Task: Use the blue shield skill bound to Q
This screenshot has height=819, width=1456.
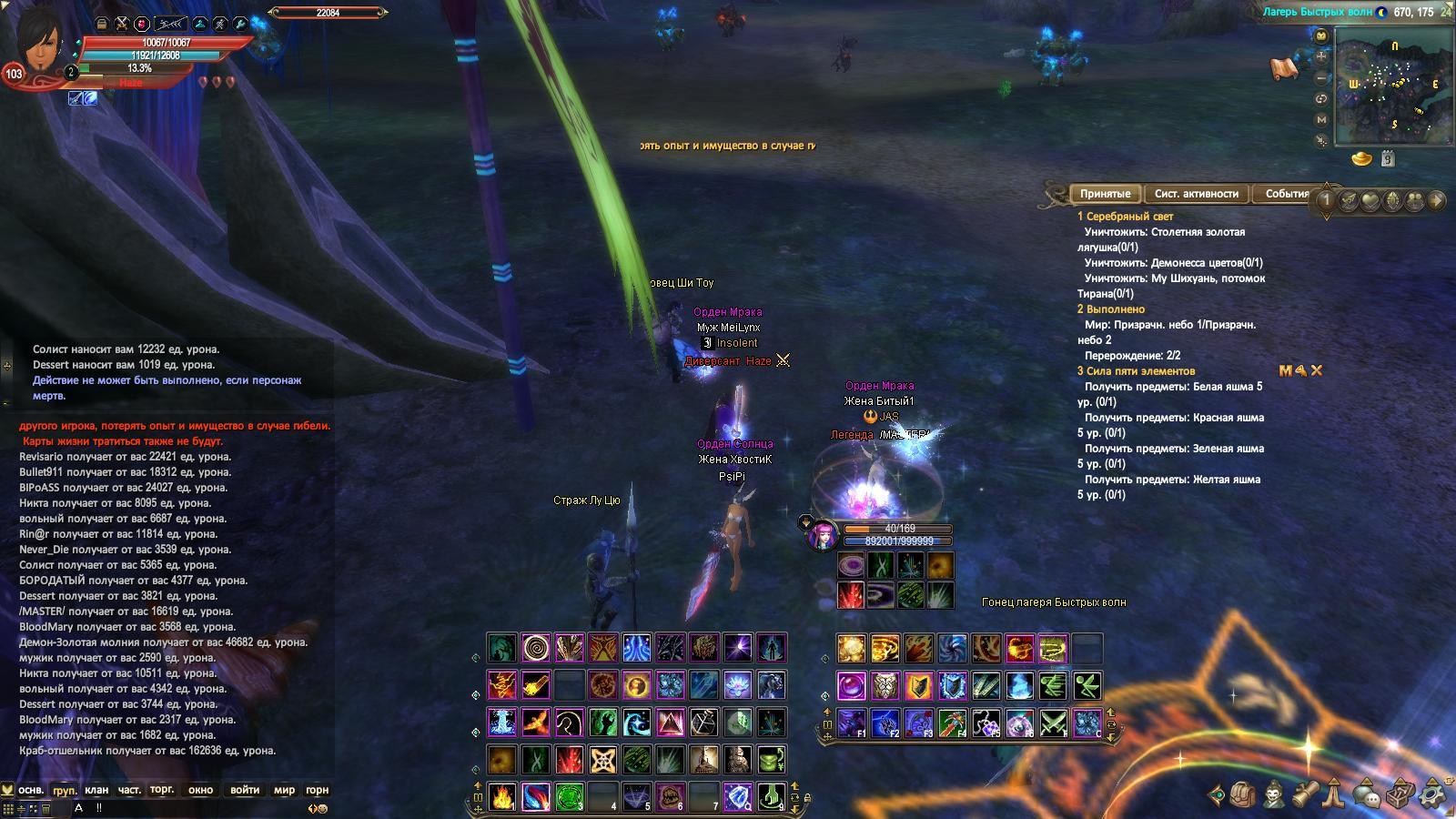Action: point(737,796)
